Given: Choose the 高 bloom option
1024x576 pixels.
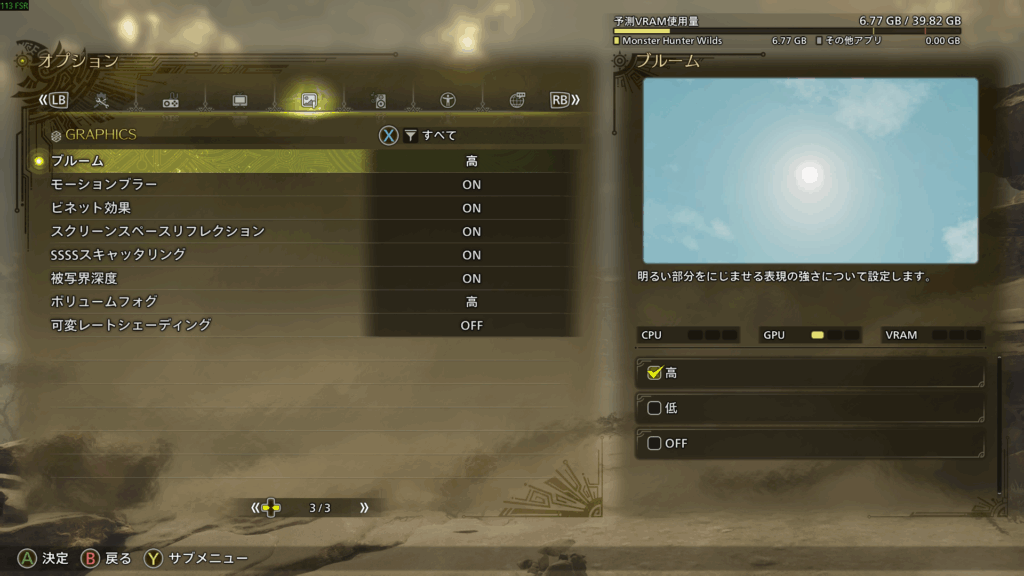Looking at the screenshot, I should (810, 373).
